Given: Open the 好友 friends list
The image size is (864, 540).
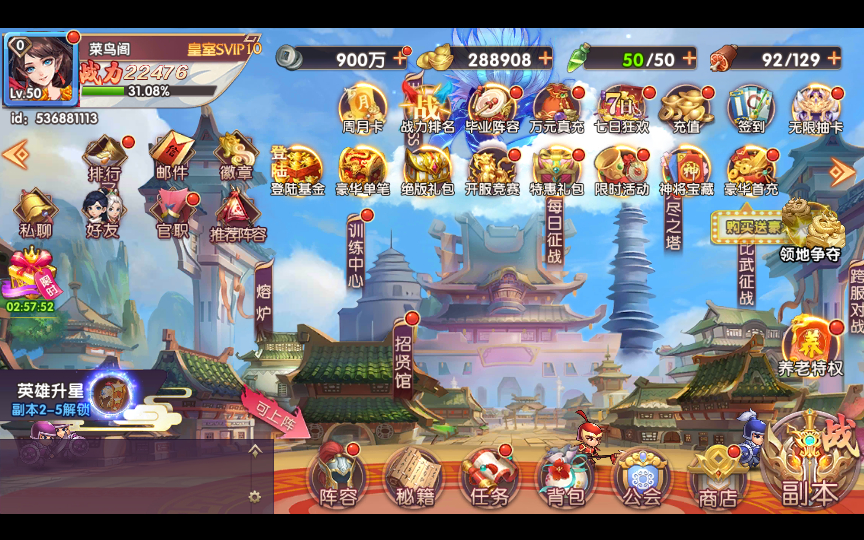Looking at the screenshot, I should point(101,213).
